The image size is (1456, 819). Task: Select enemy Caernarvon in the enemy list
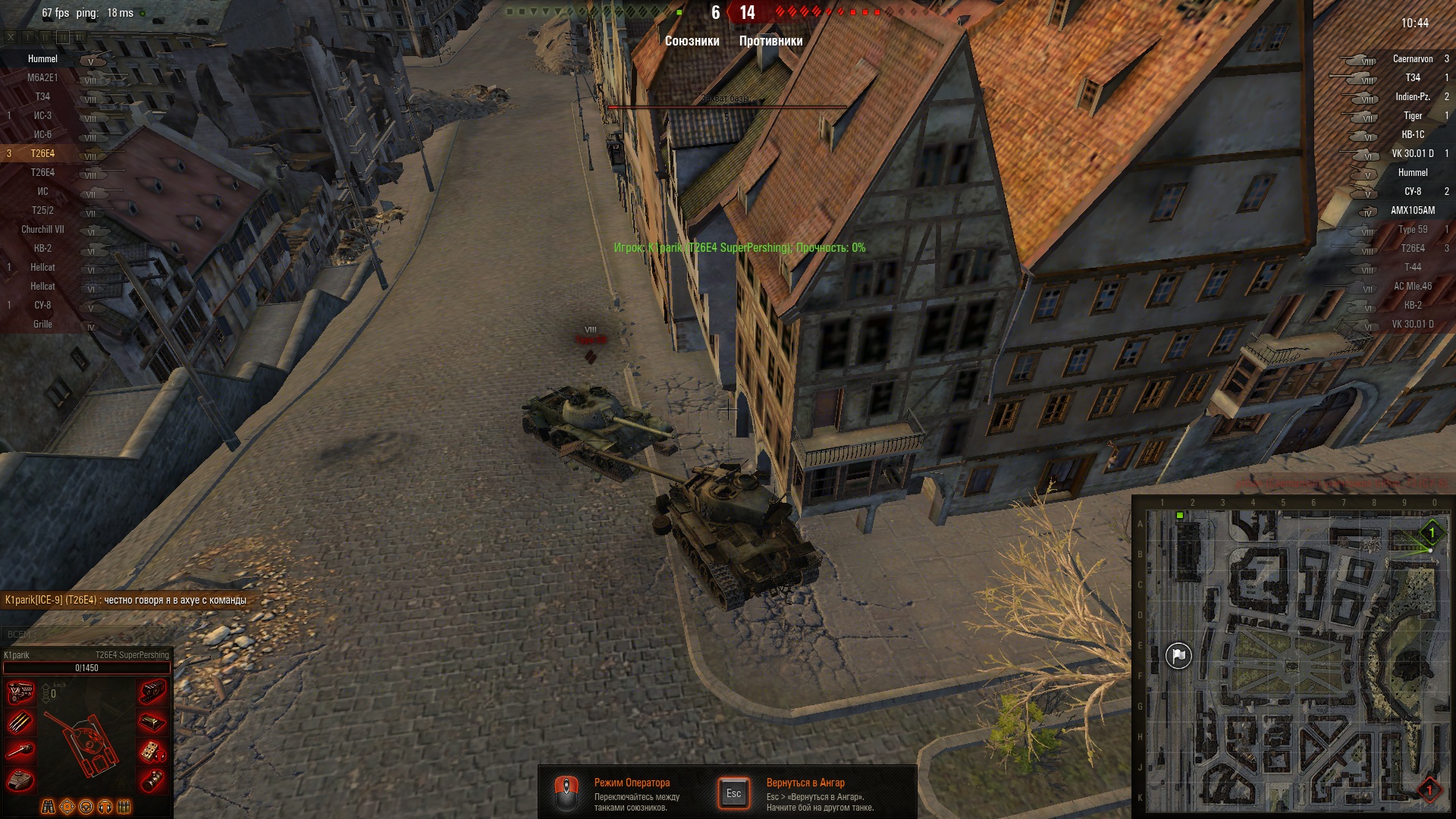point(1412,59)
